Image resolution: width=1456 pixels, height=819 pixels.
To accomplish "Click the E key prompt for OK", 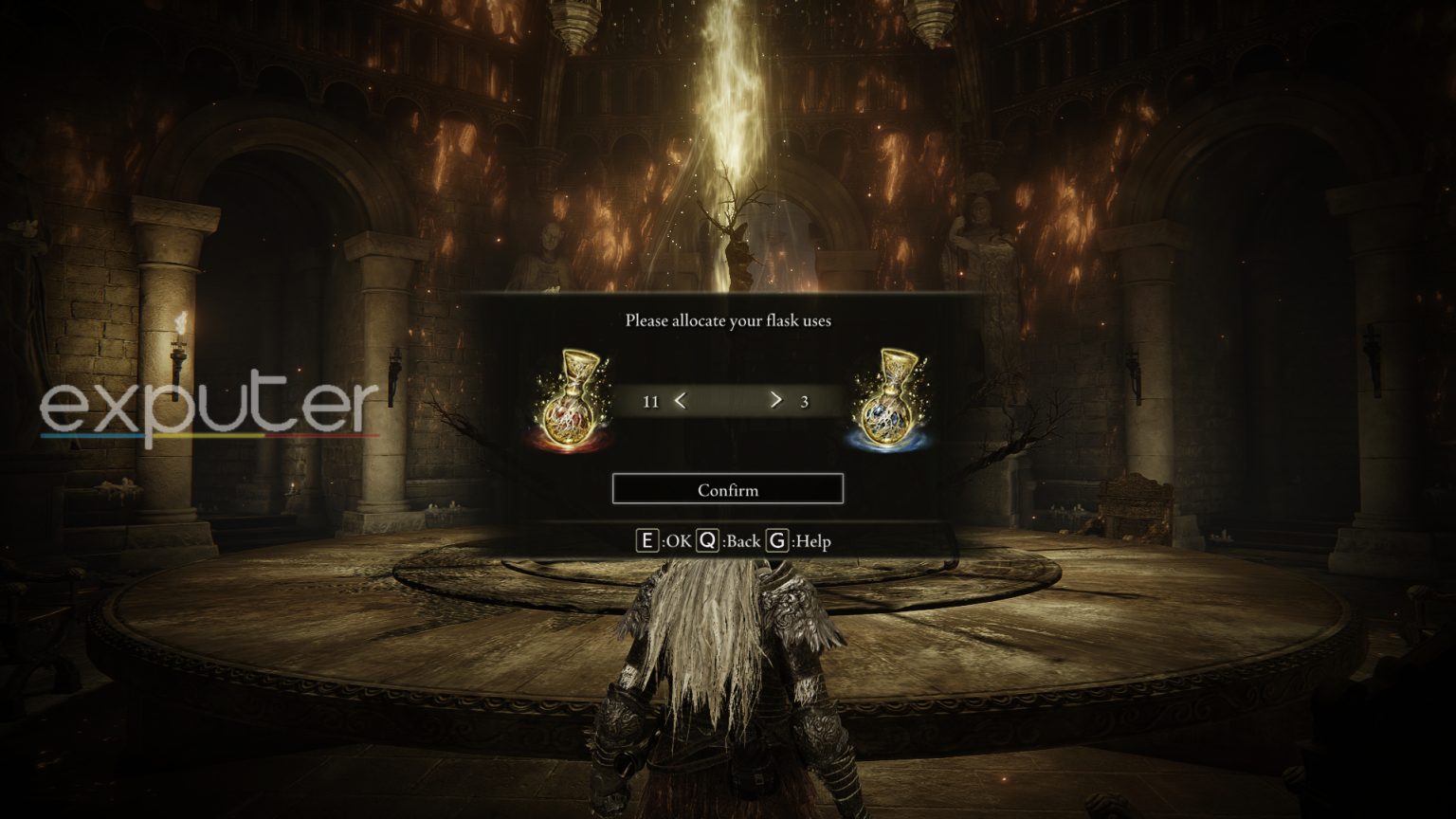I will [647, 541].
